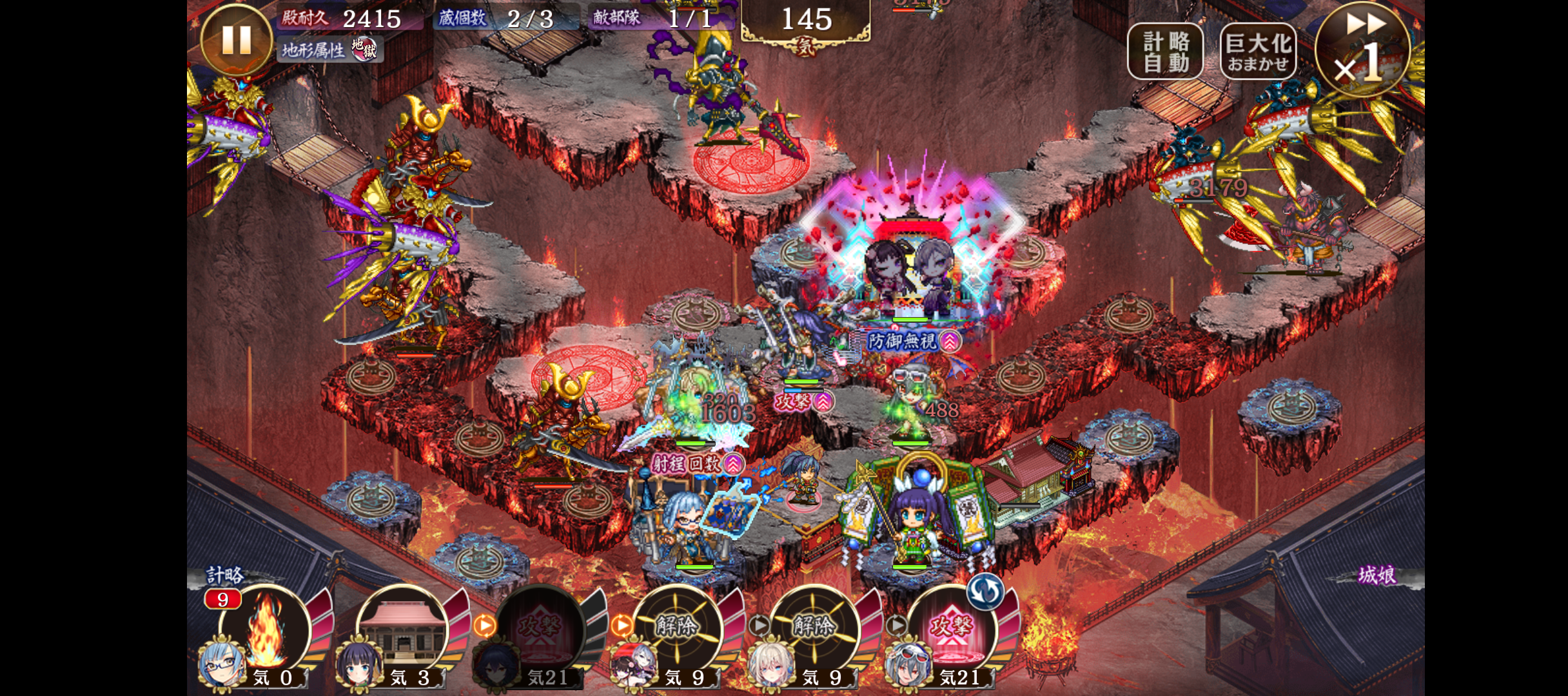Click the blue circular arrows swap icon
Viewport: 1568px width, 696px height.
985,591
